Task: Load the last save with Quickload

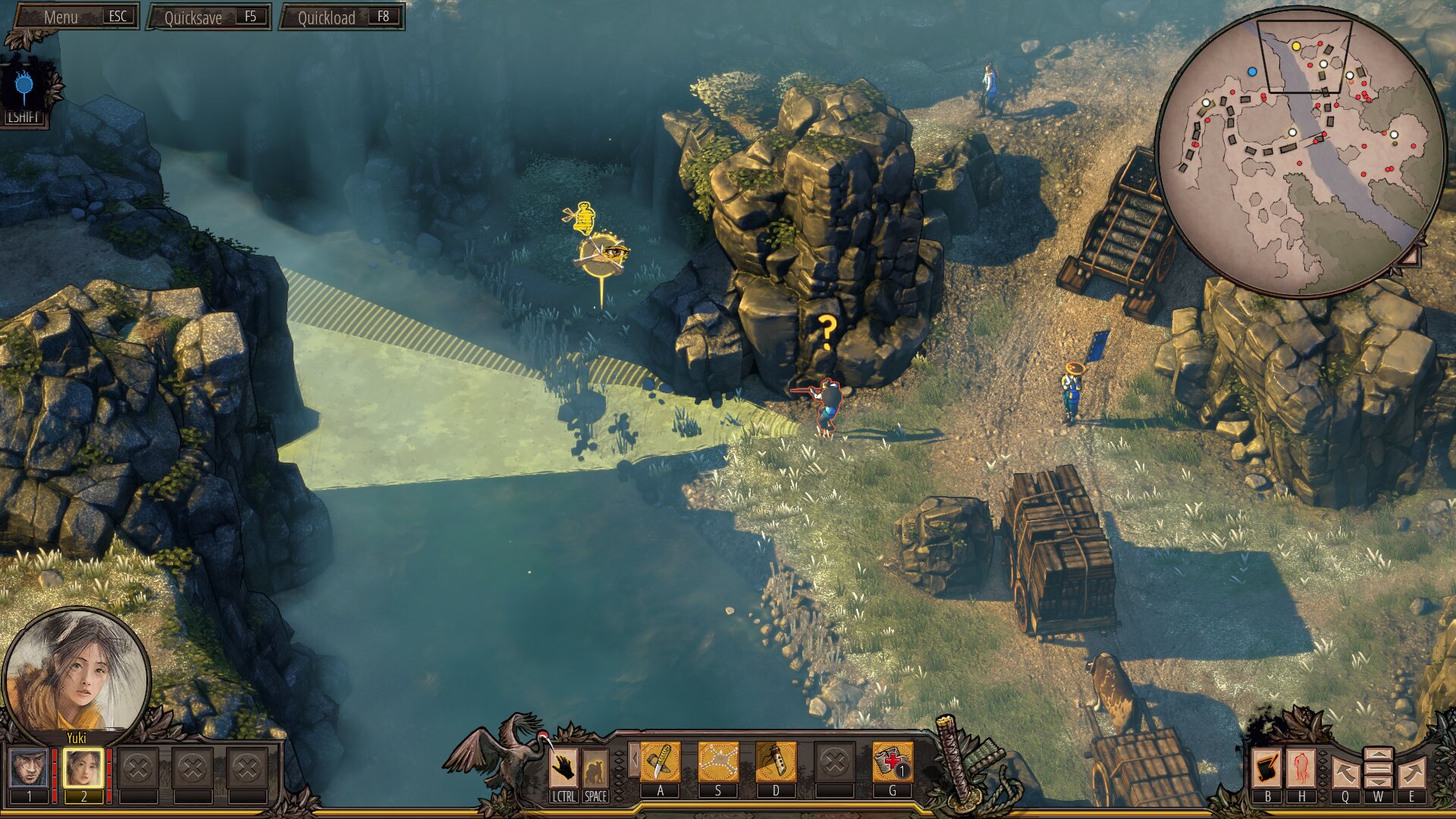Action: point(342,17)
